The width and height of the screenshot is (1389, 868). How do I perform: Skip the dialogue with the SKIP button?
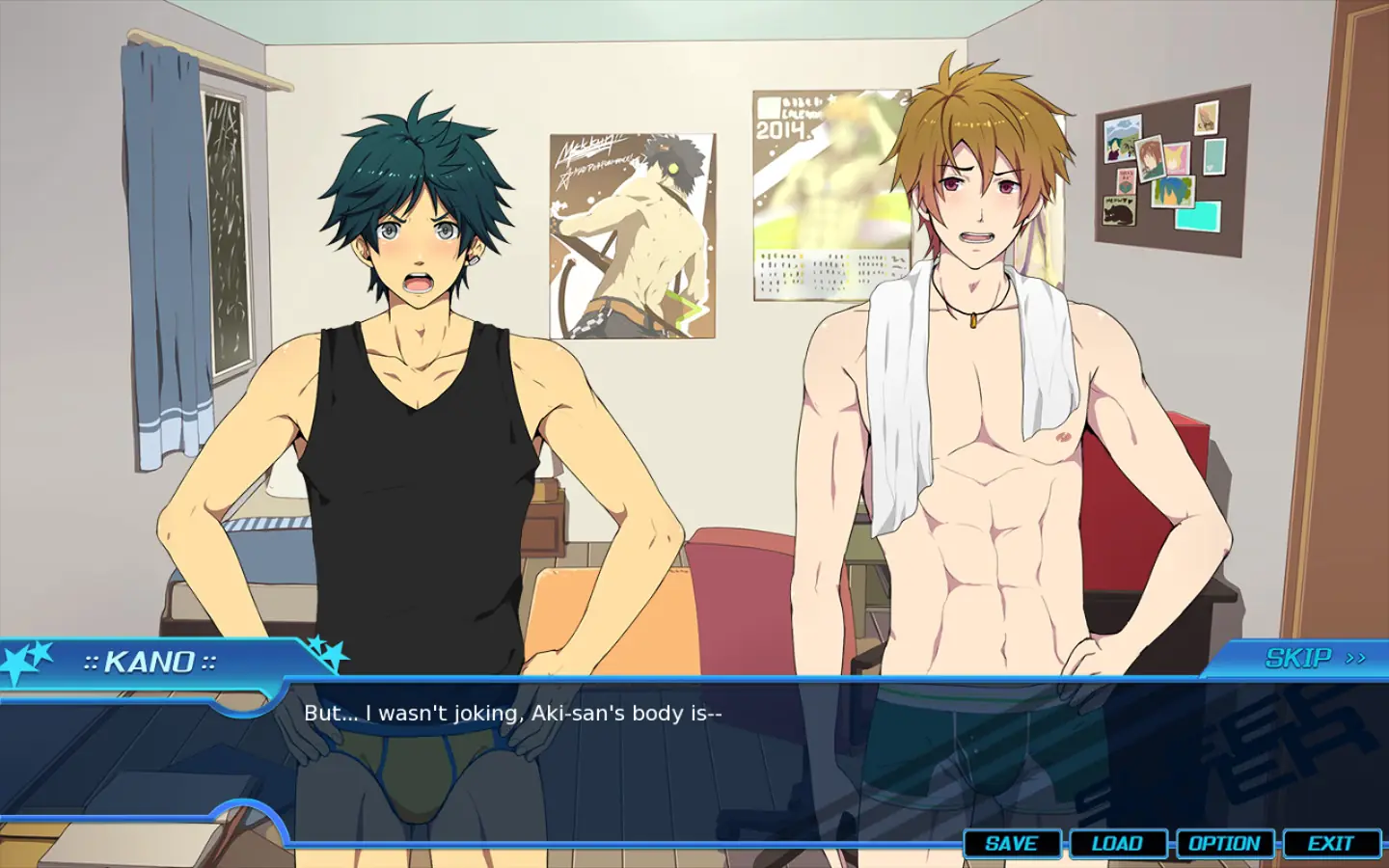click(x=1314, y=658)
